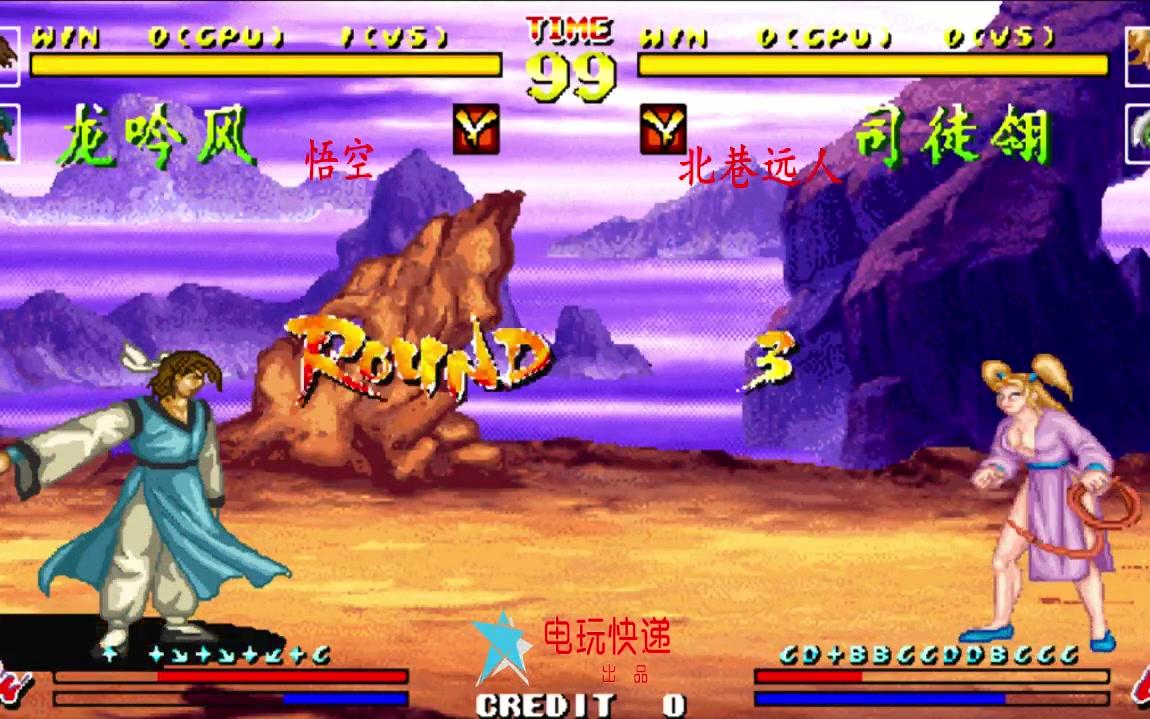Screen dimensions: 1150x719
Task: Click the Y emblem beside 司徒翎's name
Action: [x=663, y=129]
